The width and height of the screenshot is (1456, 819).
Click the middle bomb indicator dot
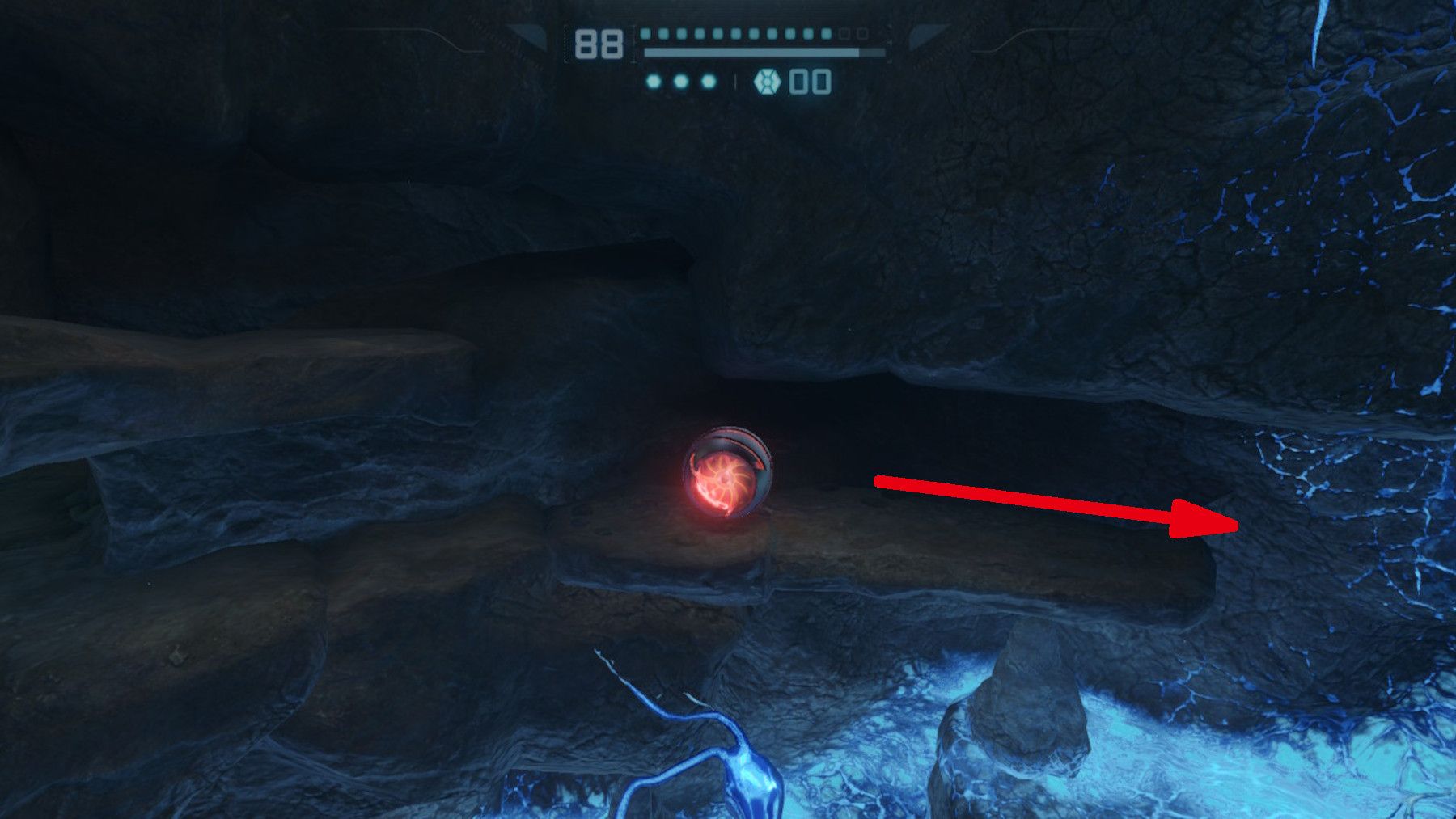coord(679,81)
